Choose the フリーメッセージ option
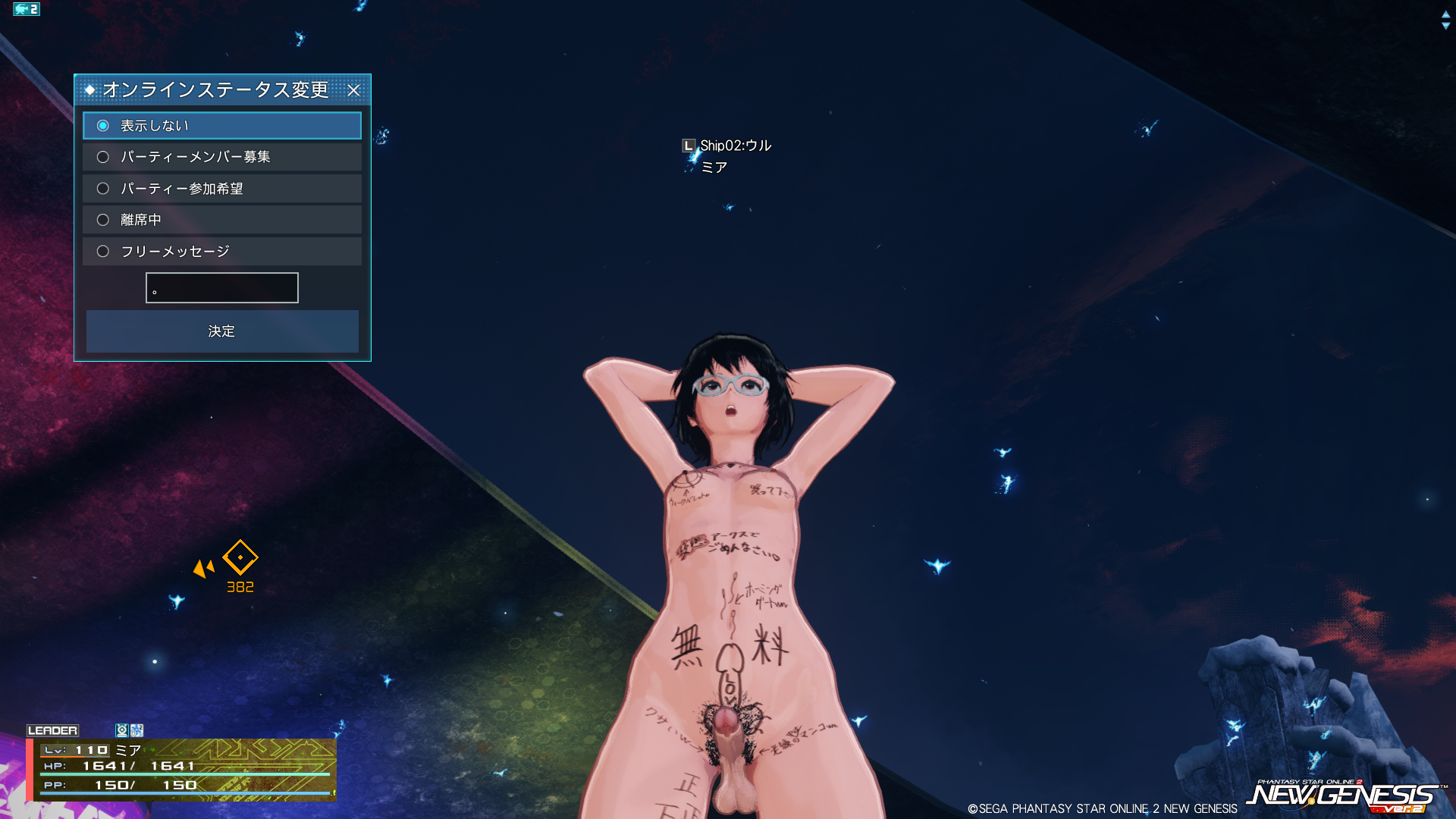This screenshot has height=819, width=1456. (x=103, y=251)
